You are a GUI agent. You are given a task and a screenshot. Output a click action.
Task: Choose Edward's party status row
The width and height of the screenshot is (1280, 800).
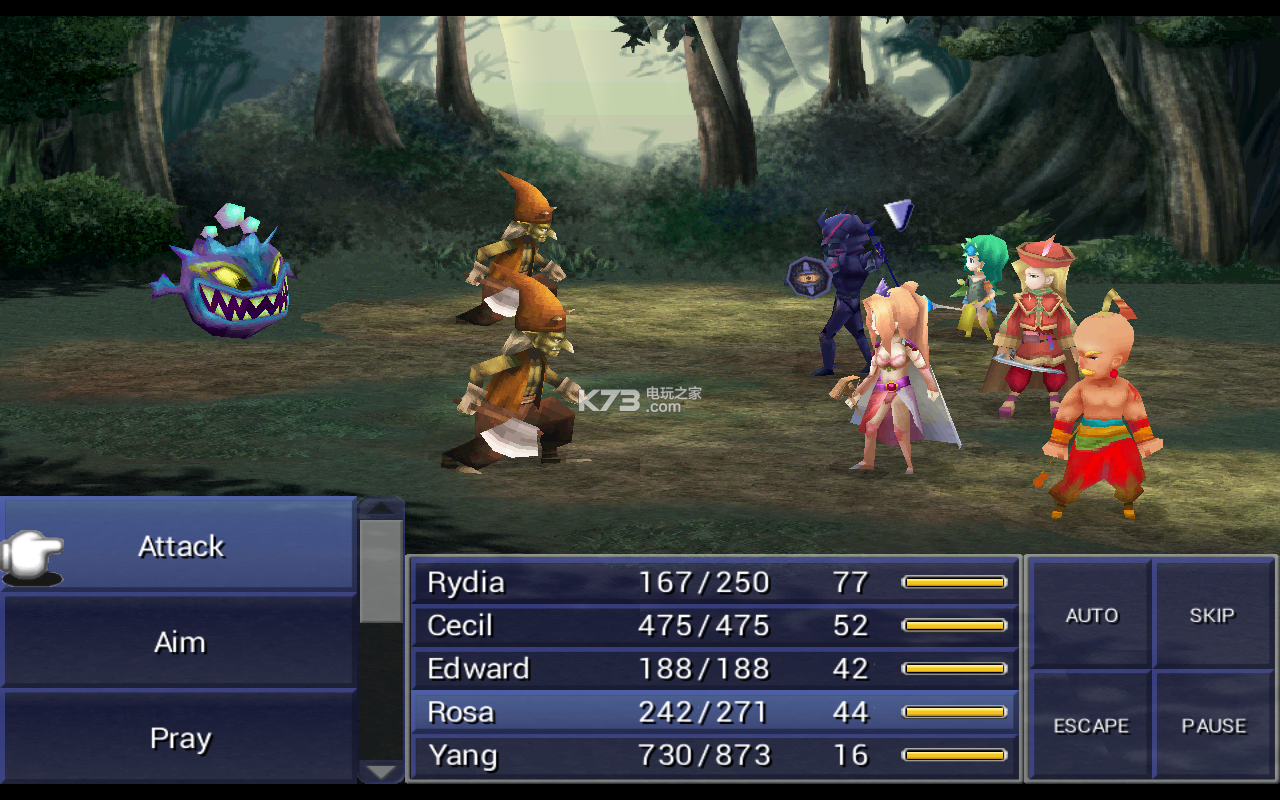tap(714, 668)
